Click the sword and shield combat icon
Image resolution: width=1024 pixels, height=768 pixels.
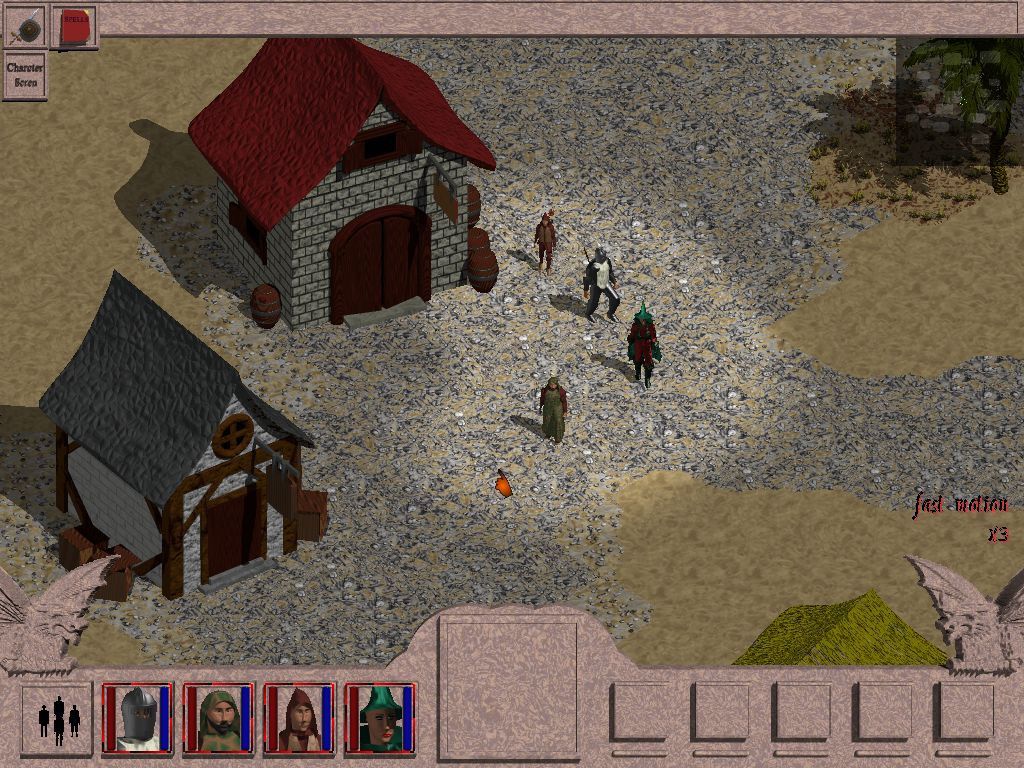pos(25,25)
